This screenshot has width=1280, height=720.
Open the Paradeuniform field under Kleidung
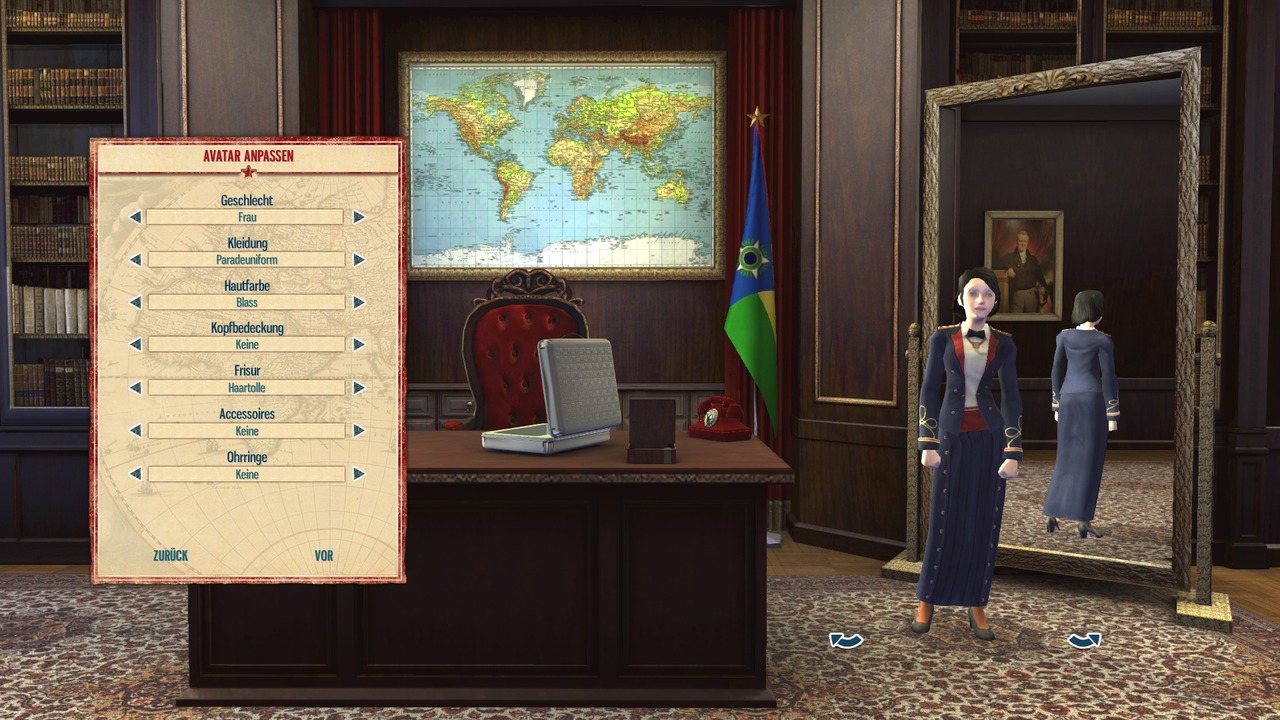[x=246, y=259]
